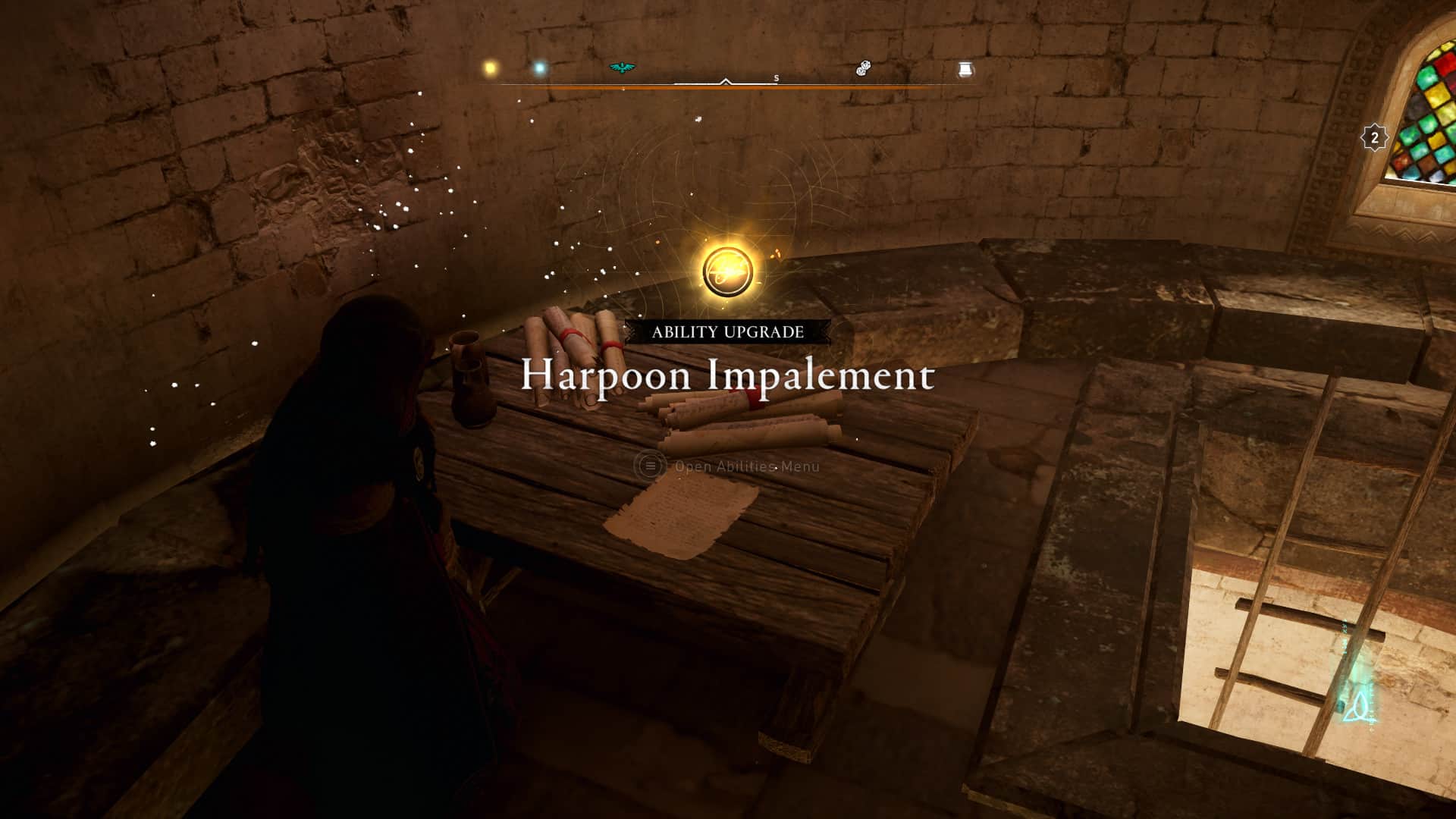Click the teal investigation dot on the HUD bar
The width and height of the screenshot is (1456, 819).
tap(538, 69)
